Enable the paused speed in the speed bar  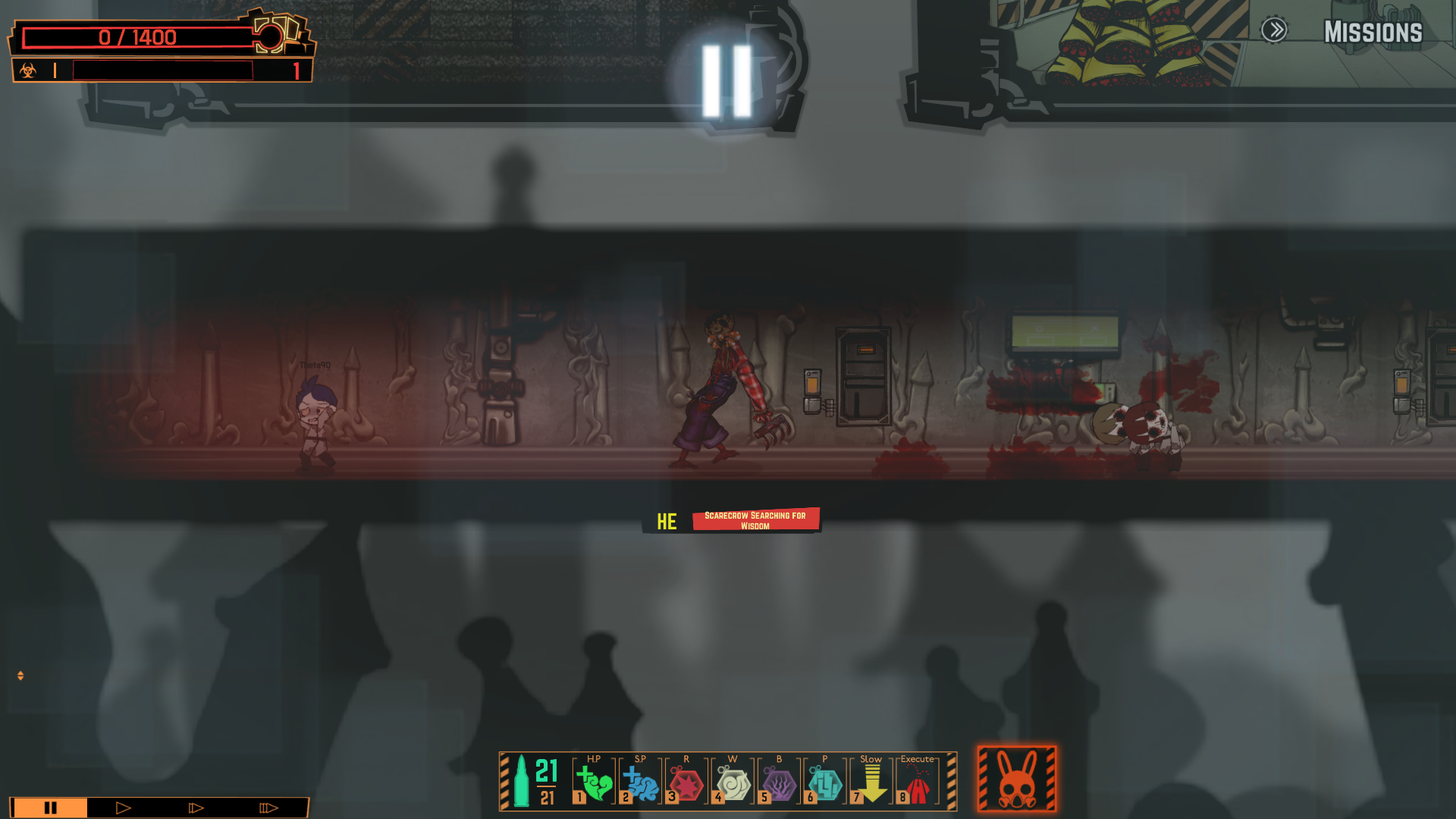pos(50,808)
